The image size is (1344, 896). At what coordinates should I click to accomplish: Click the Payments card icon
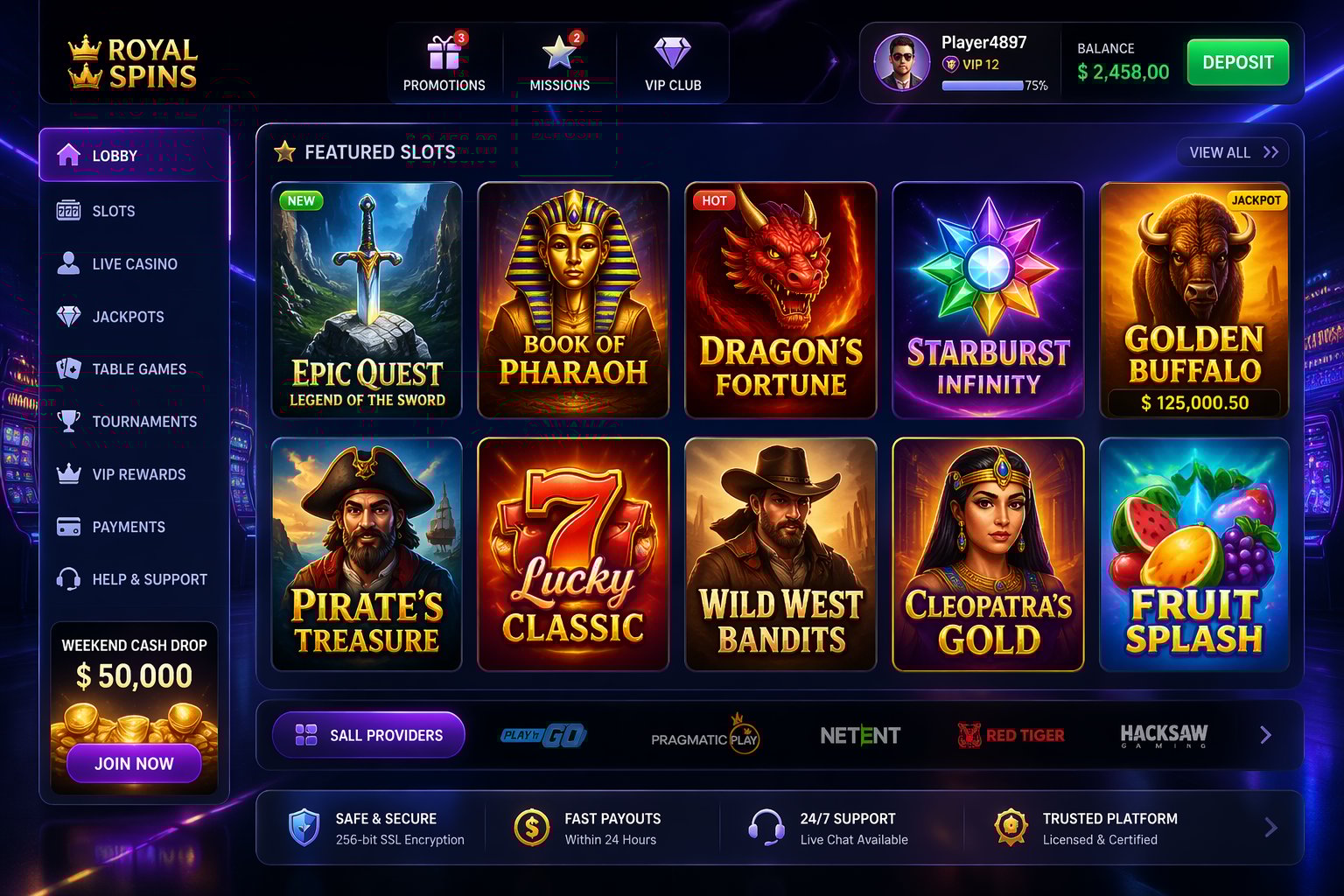[68, 526]
